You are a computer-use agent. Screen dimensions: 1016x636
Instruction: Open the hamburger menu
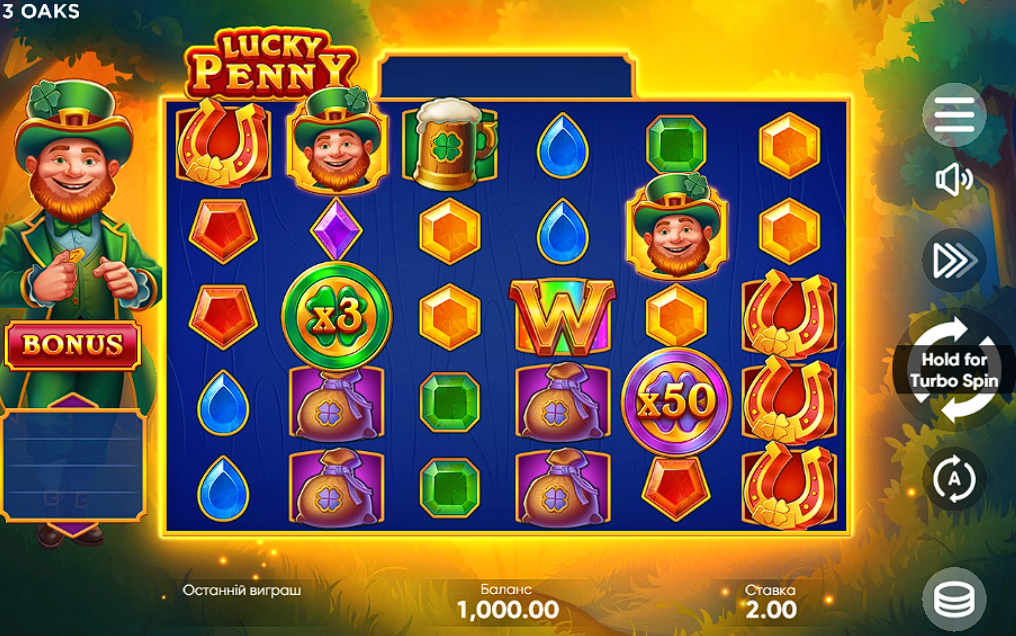click(954, 116)
